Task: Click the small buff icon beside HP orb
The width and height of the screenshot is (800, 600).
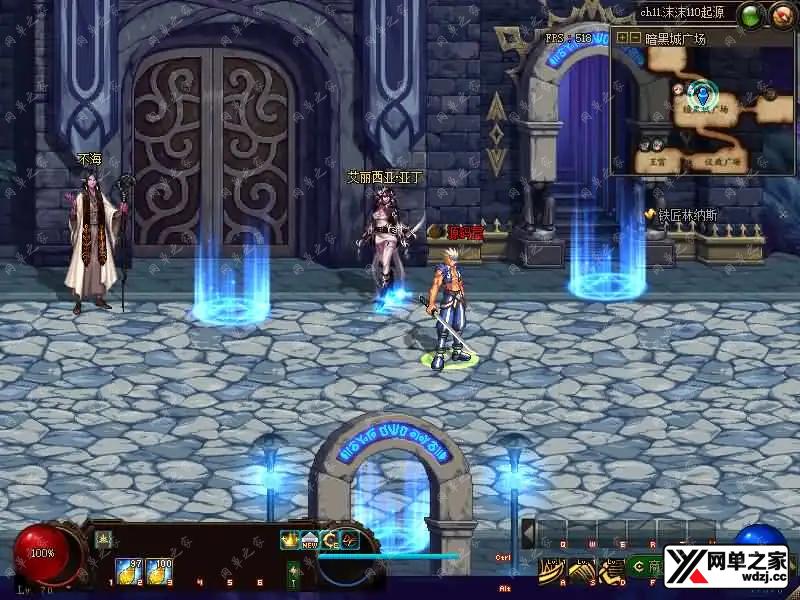Action: tap(102, 538)
